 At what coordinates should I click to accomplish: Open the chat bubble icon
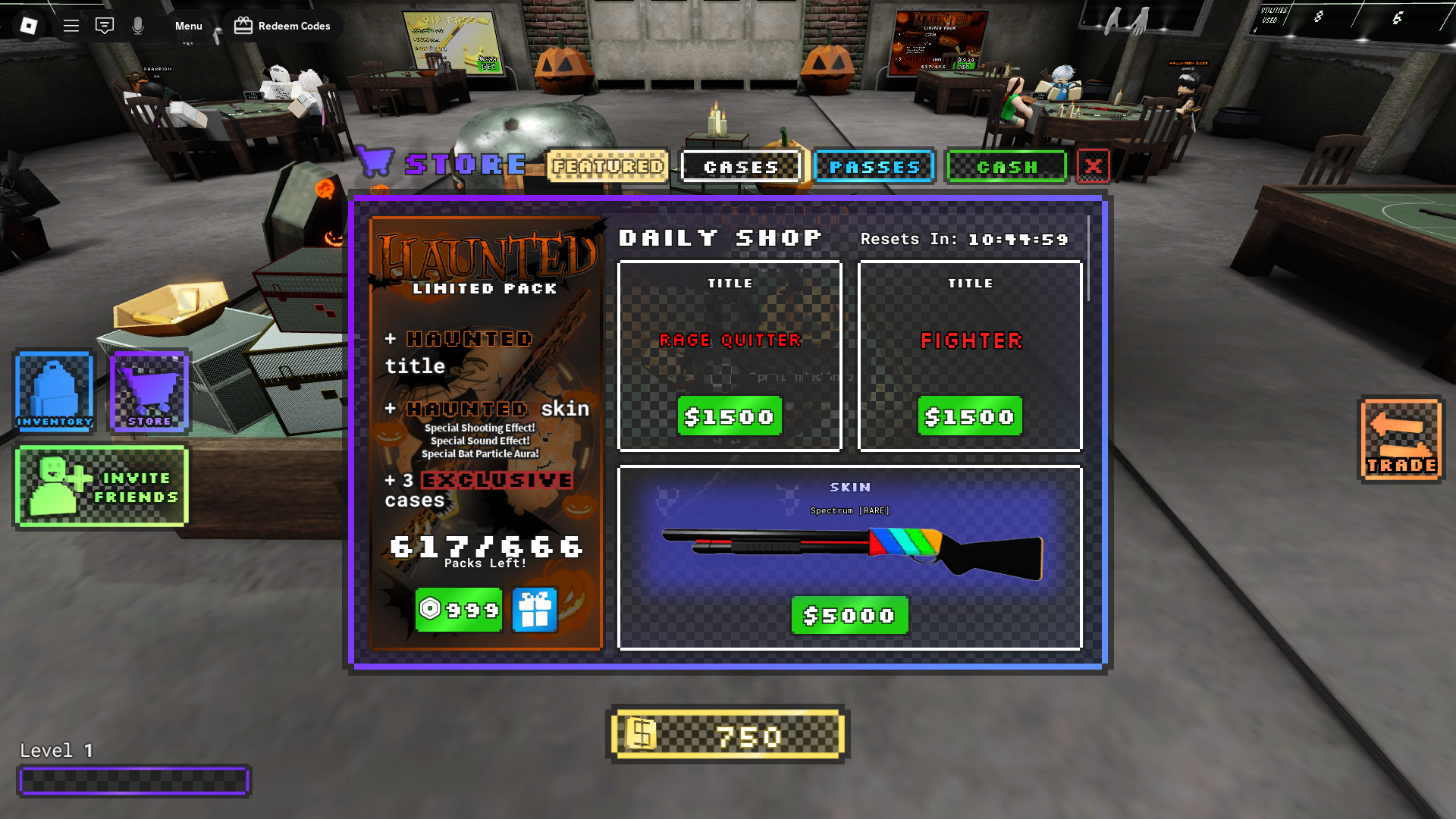(105, 25)
